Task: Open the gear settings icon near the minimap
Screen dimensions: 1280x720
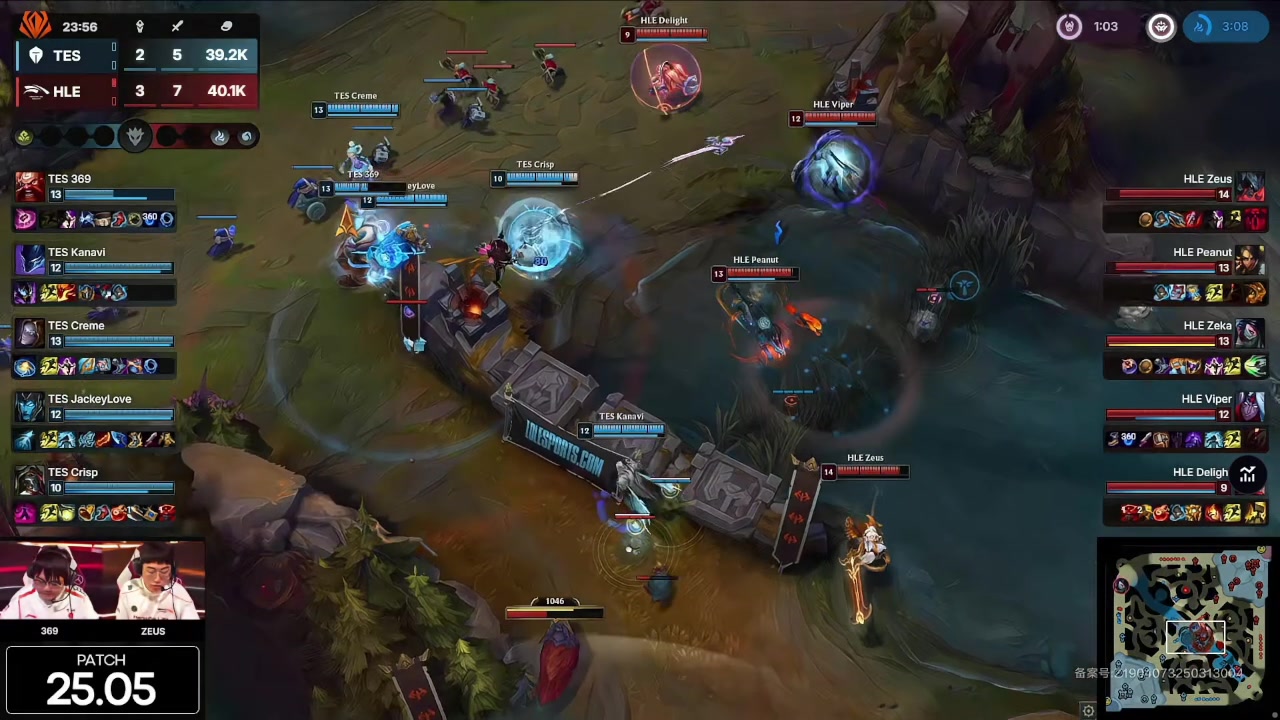Action: click(1088, 710)
